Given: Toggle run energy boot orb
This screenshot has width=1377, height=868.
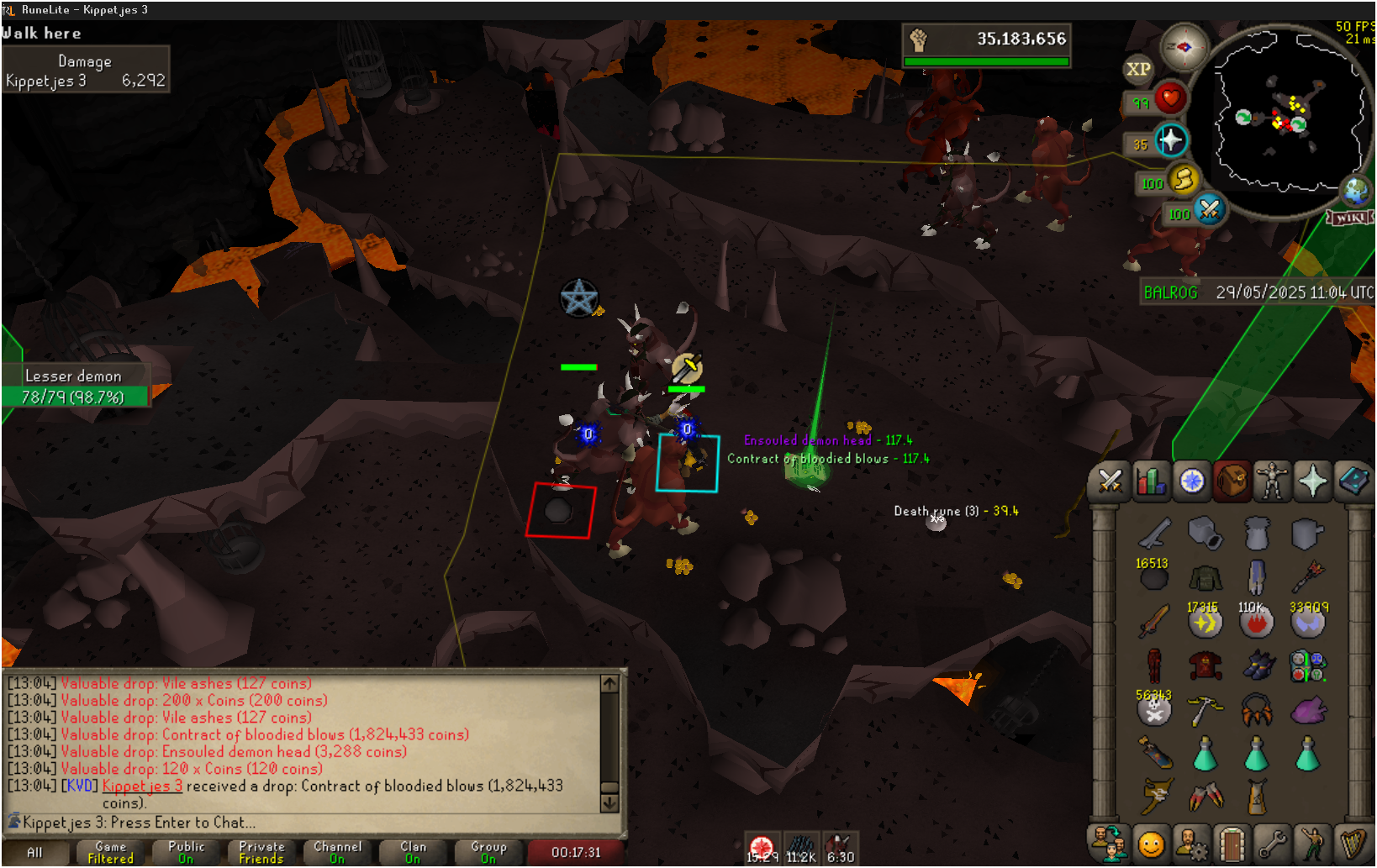Looking at the screenshot, I should click(x=1184, y=179).
